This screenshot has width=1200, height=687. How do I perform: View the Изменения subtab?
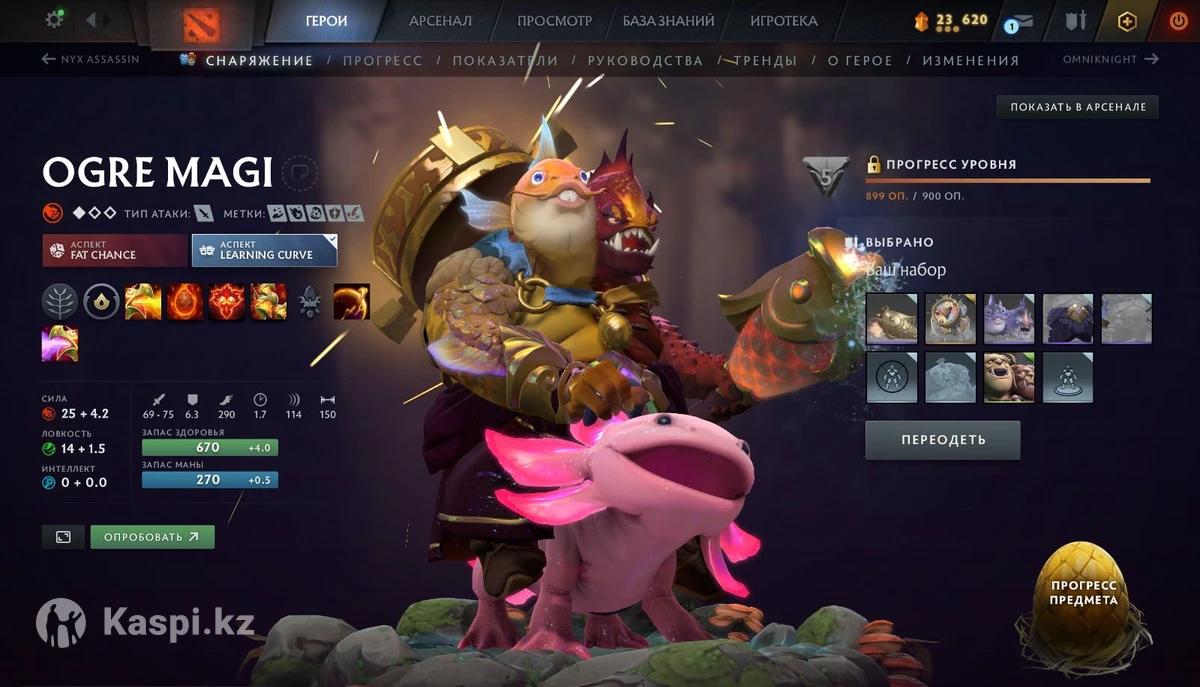[x=970, y=60]
